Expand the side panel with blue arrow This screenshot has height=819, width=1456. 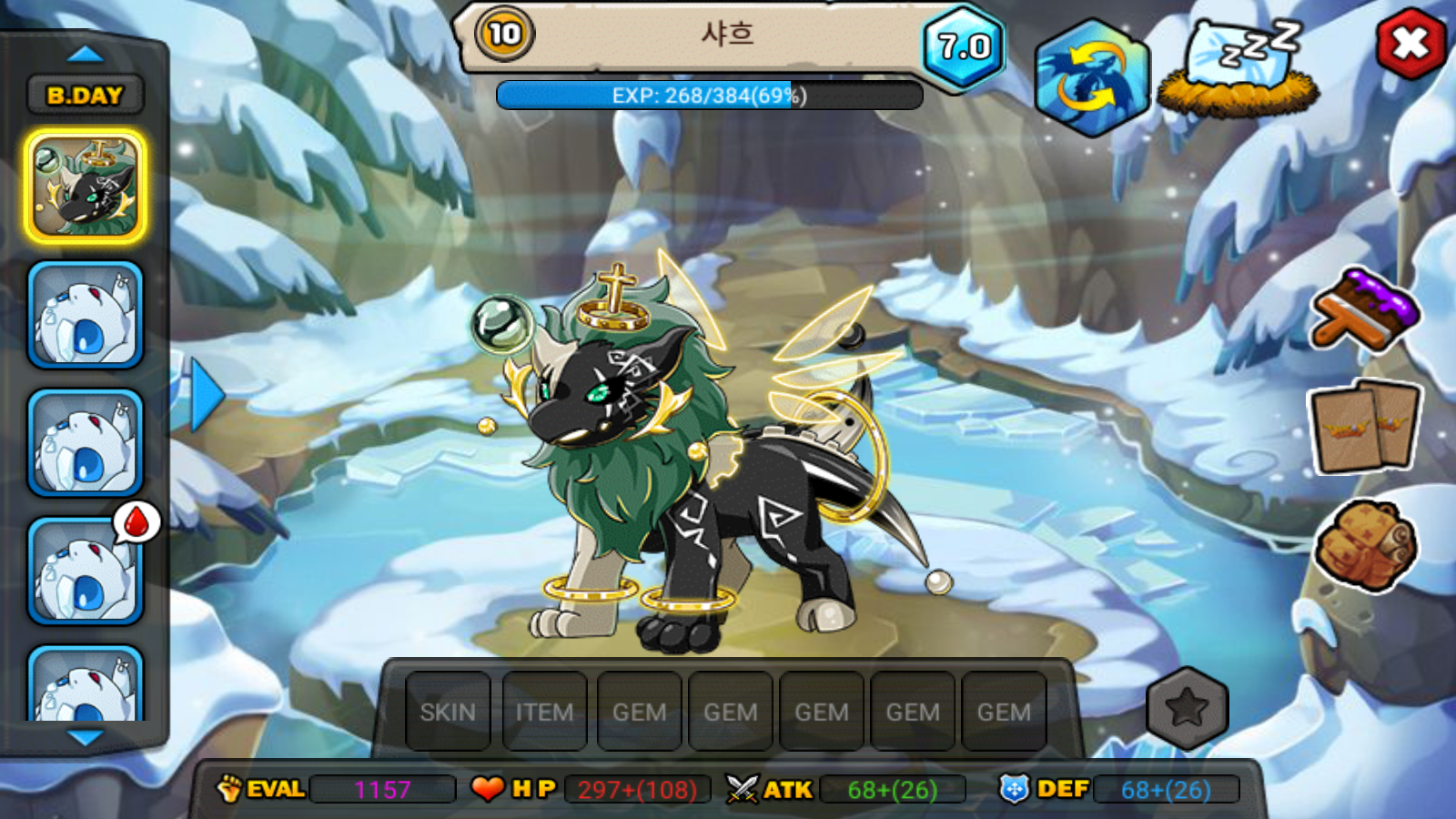(x=207, y=394)
